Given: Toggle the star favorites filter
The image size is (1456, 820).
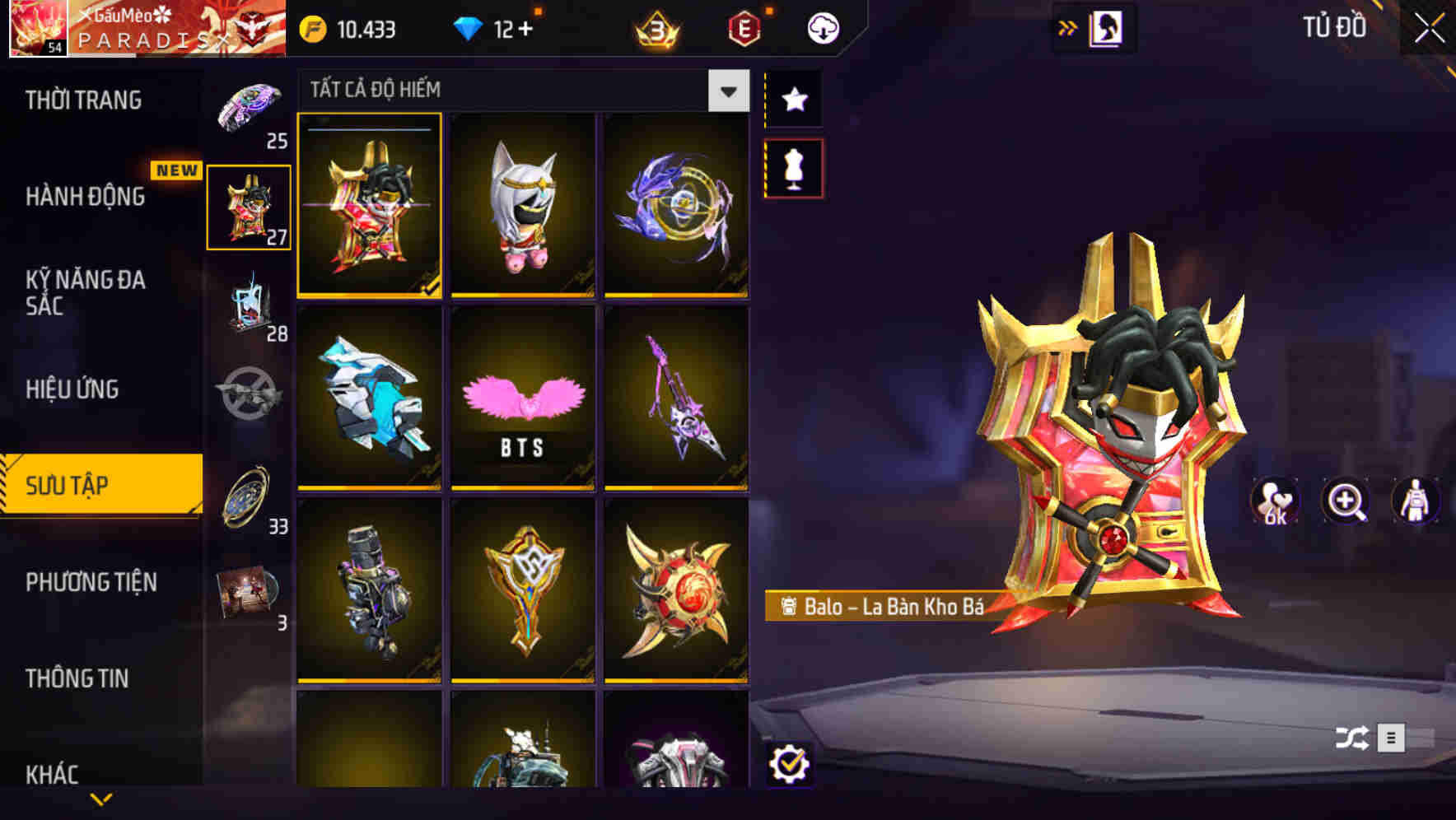Looking at the screenshot, I should [793, 100].
